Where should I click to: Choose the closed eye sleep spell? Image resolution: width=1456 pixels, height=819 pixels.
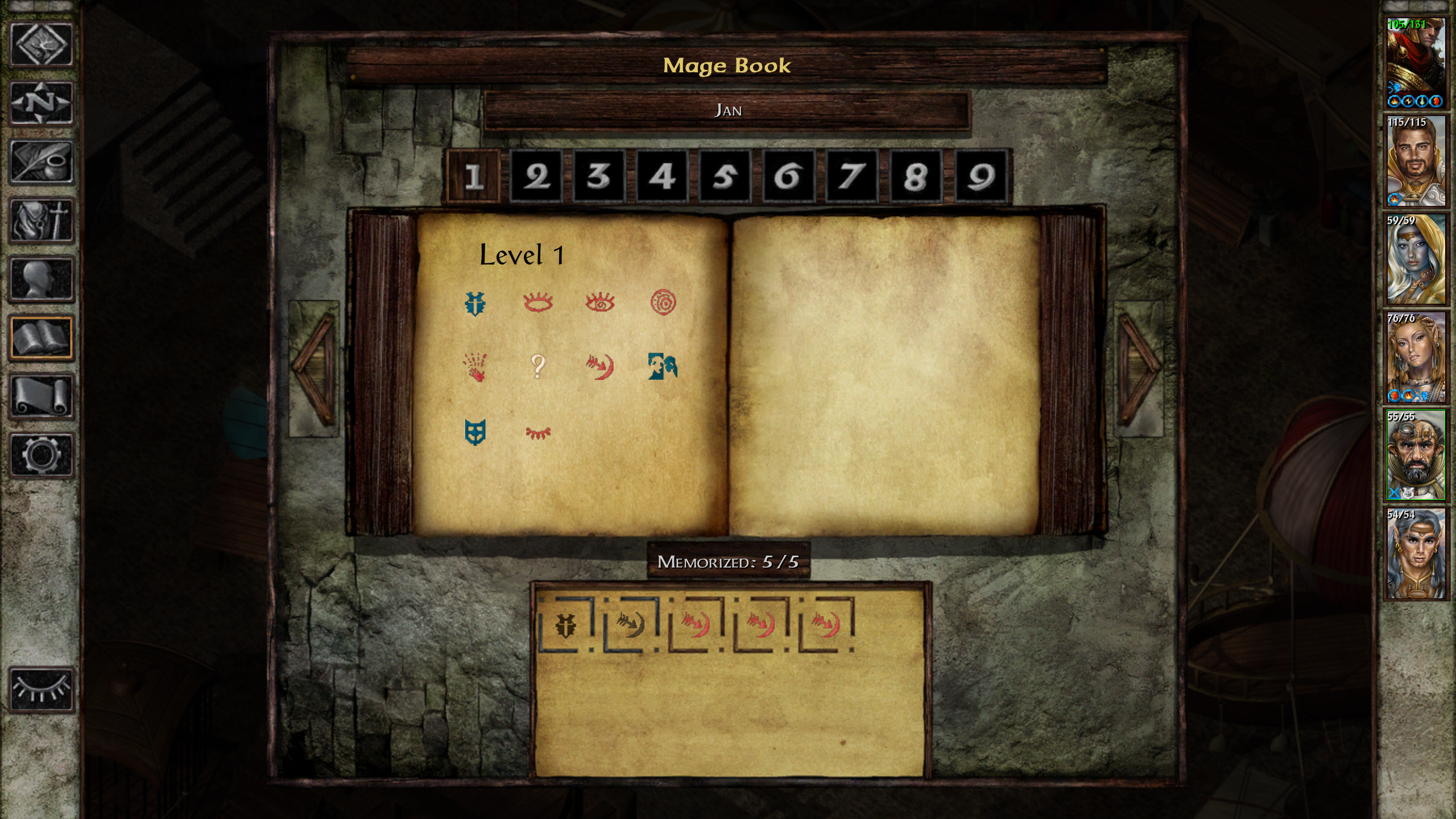click(537, 433)
